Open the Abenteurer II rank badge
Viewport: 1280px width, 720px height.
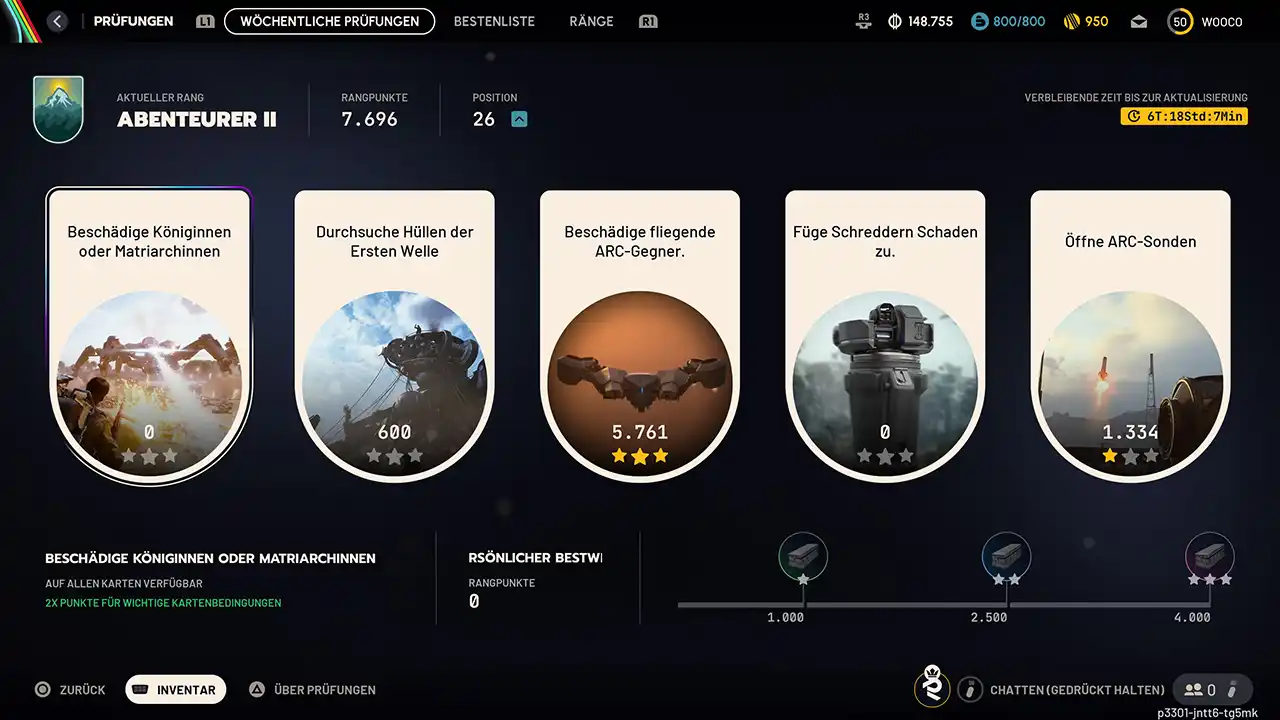click(58, 109)
